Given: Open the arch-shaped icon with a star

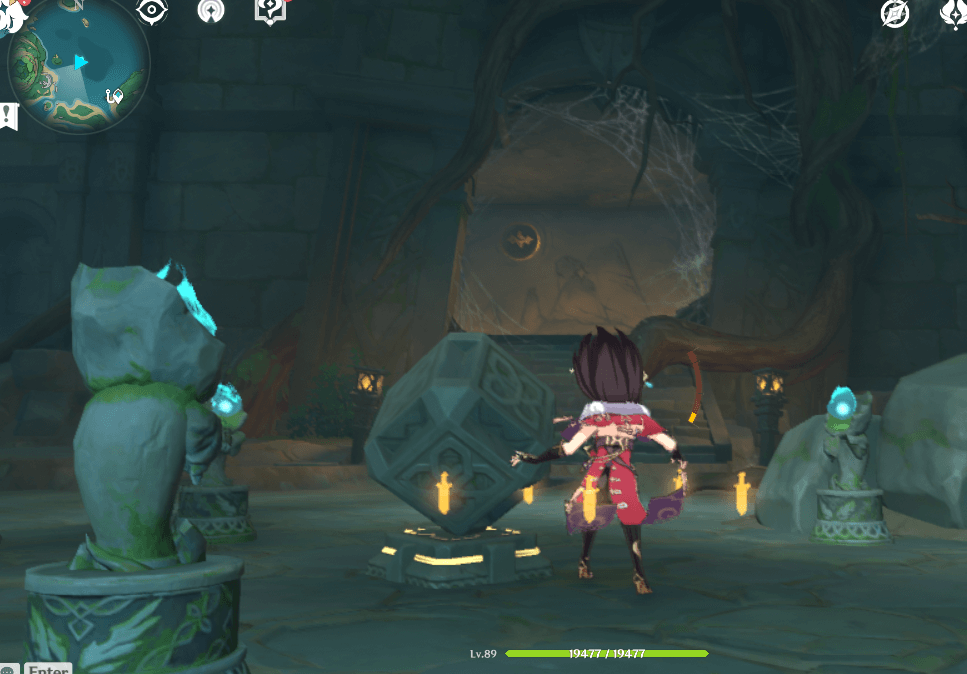Looking at the screenshot, I should pos(211,10).
